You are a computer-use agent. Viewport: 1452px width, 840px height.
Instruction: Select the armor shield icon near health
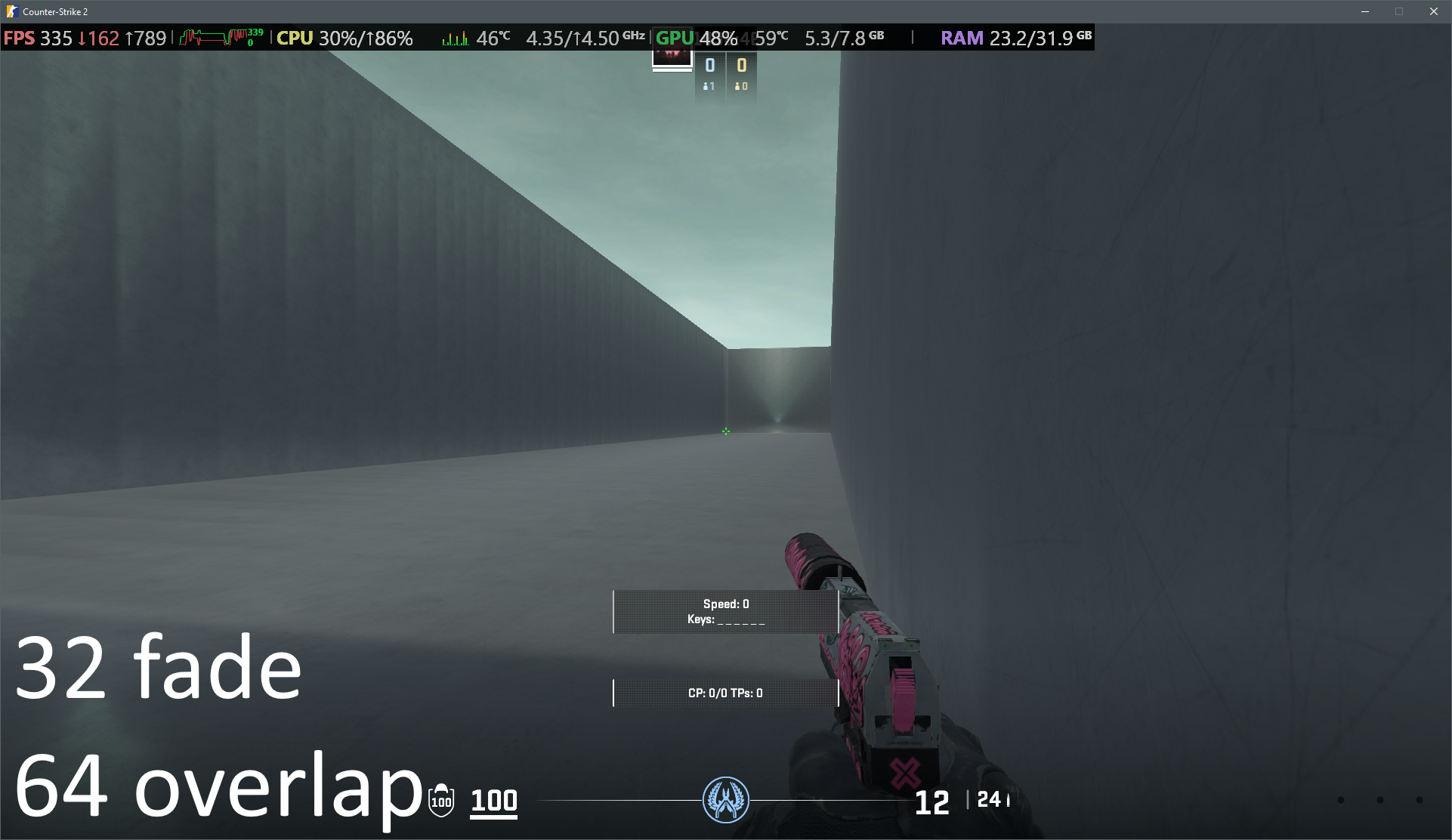point(440,801)
